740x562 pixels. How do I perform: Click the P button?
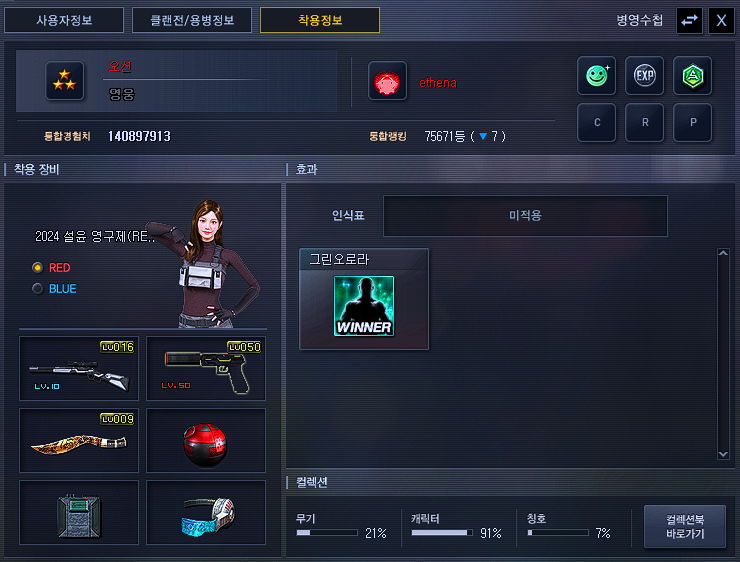click(692, 123)
